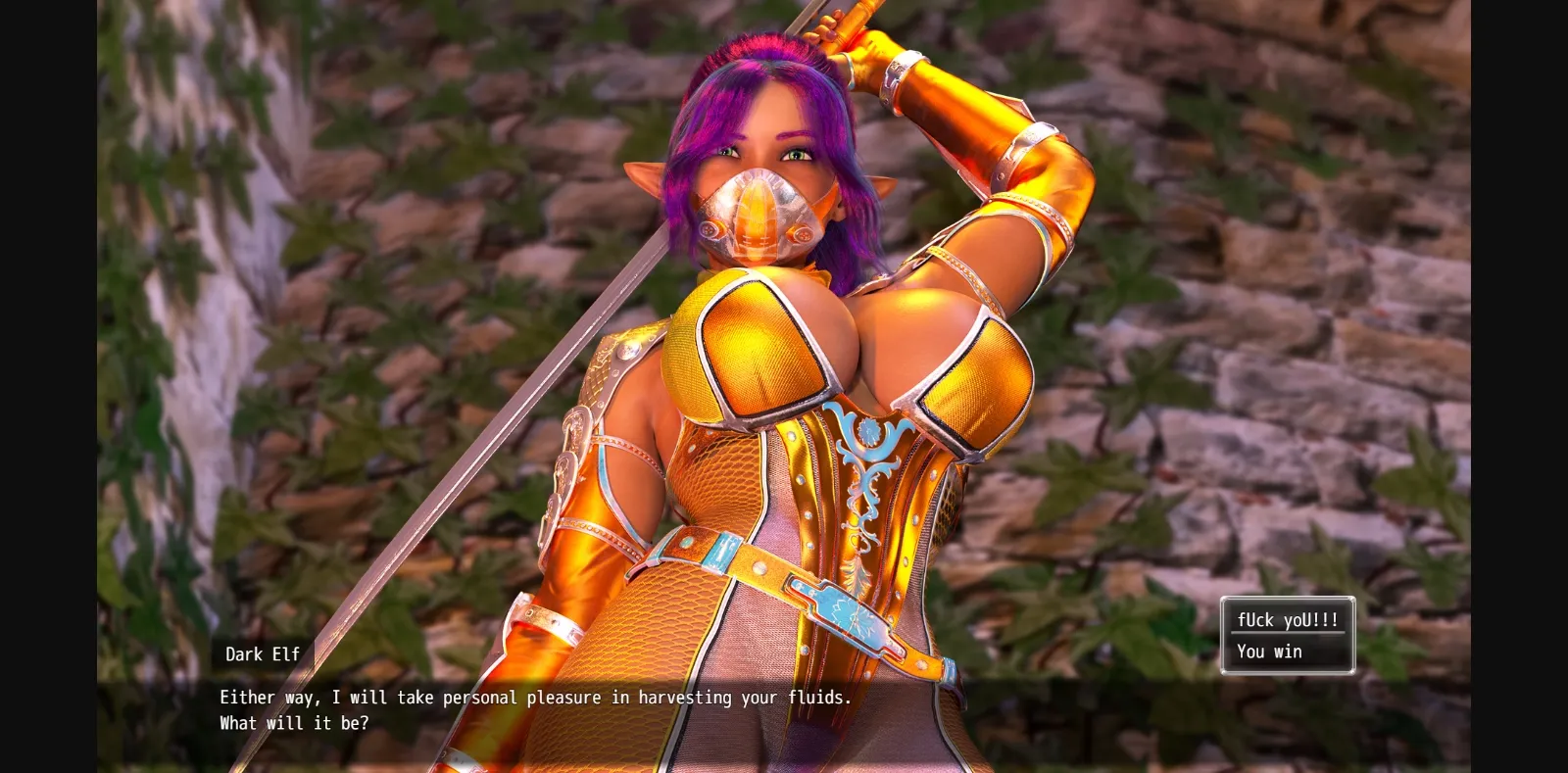Viewport: 1568px width, 773px height.
Task: Click the line "What will it be?"
Action: click(x=293, y=723)
